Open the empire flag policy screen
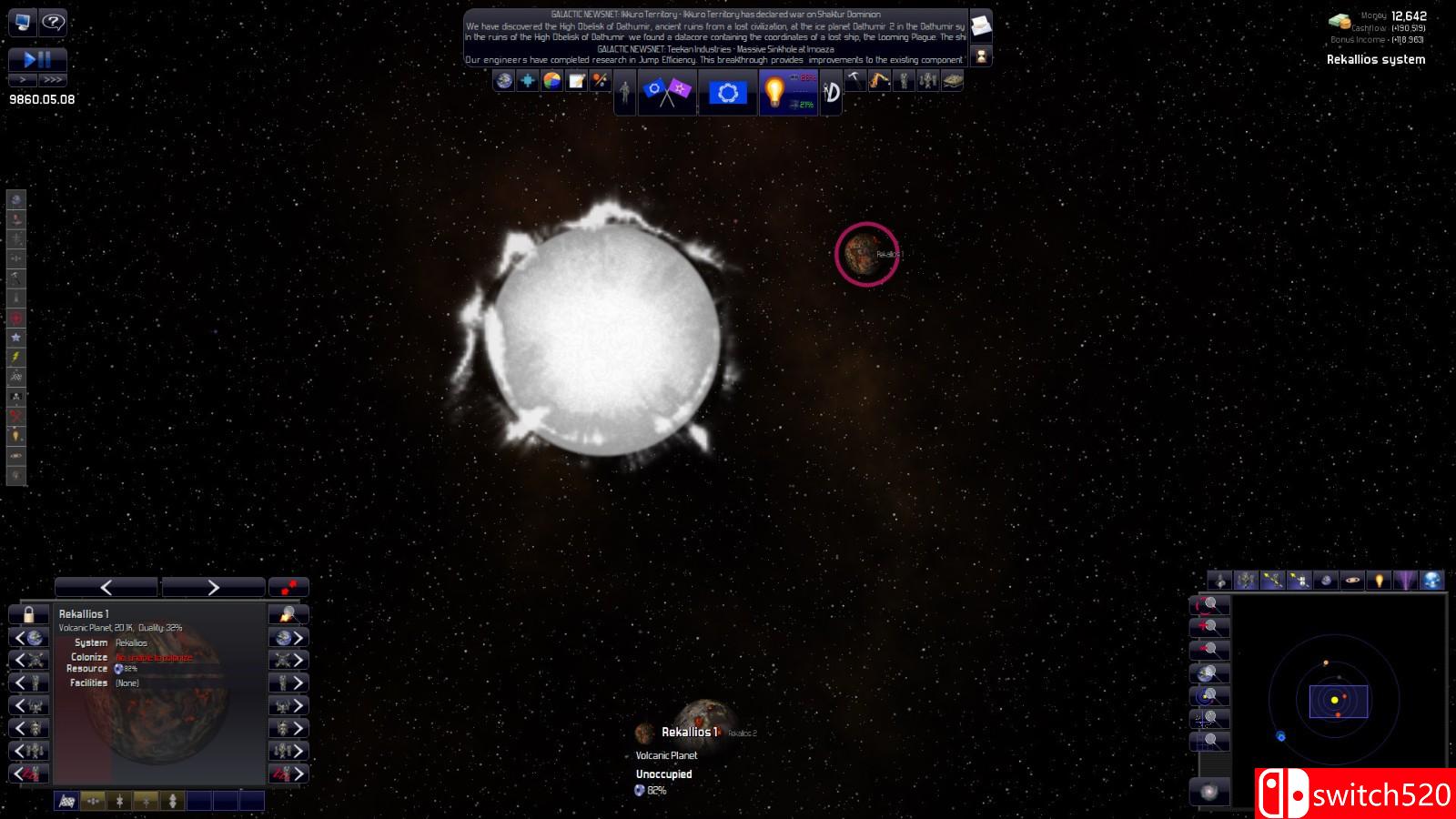This screenshot has height=819, width=1456. [728, 91]
